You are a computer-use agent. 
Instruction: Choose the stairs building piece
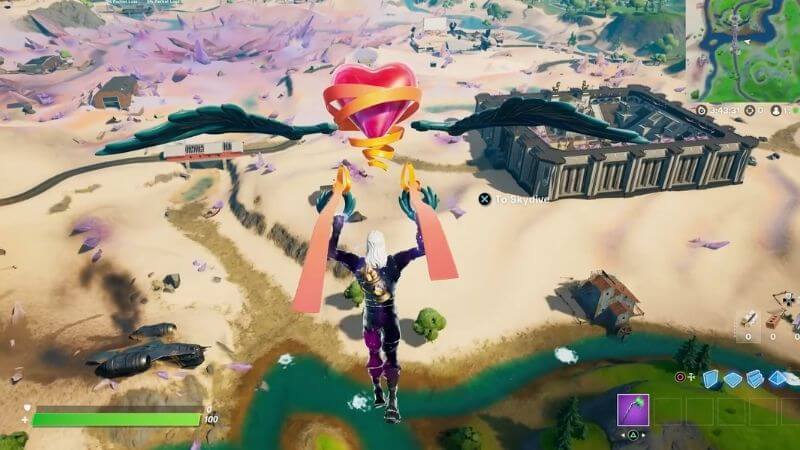click(x=754, y=378)
